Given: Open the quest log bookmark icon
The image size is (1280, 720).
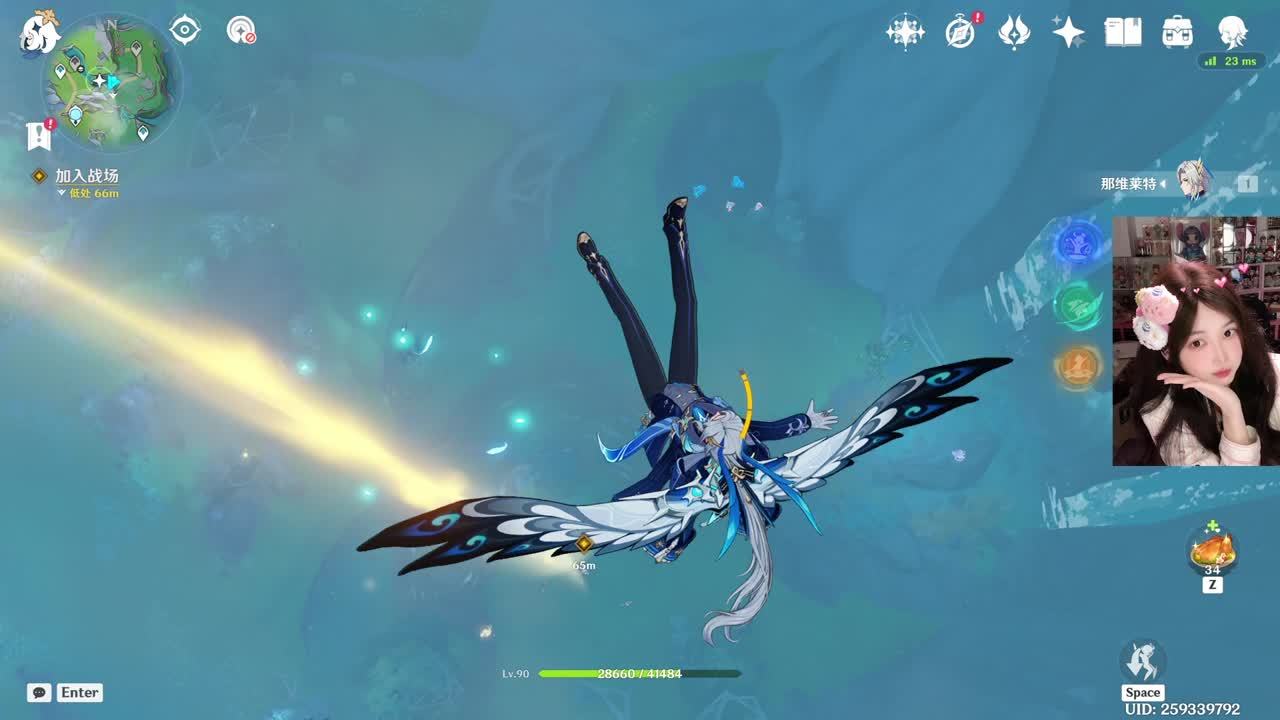Looking at the screenshot, I should 39,135.
